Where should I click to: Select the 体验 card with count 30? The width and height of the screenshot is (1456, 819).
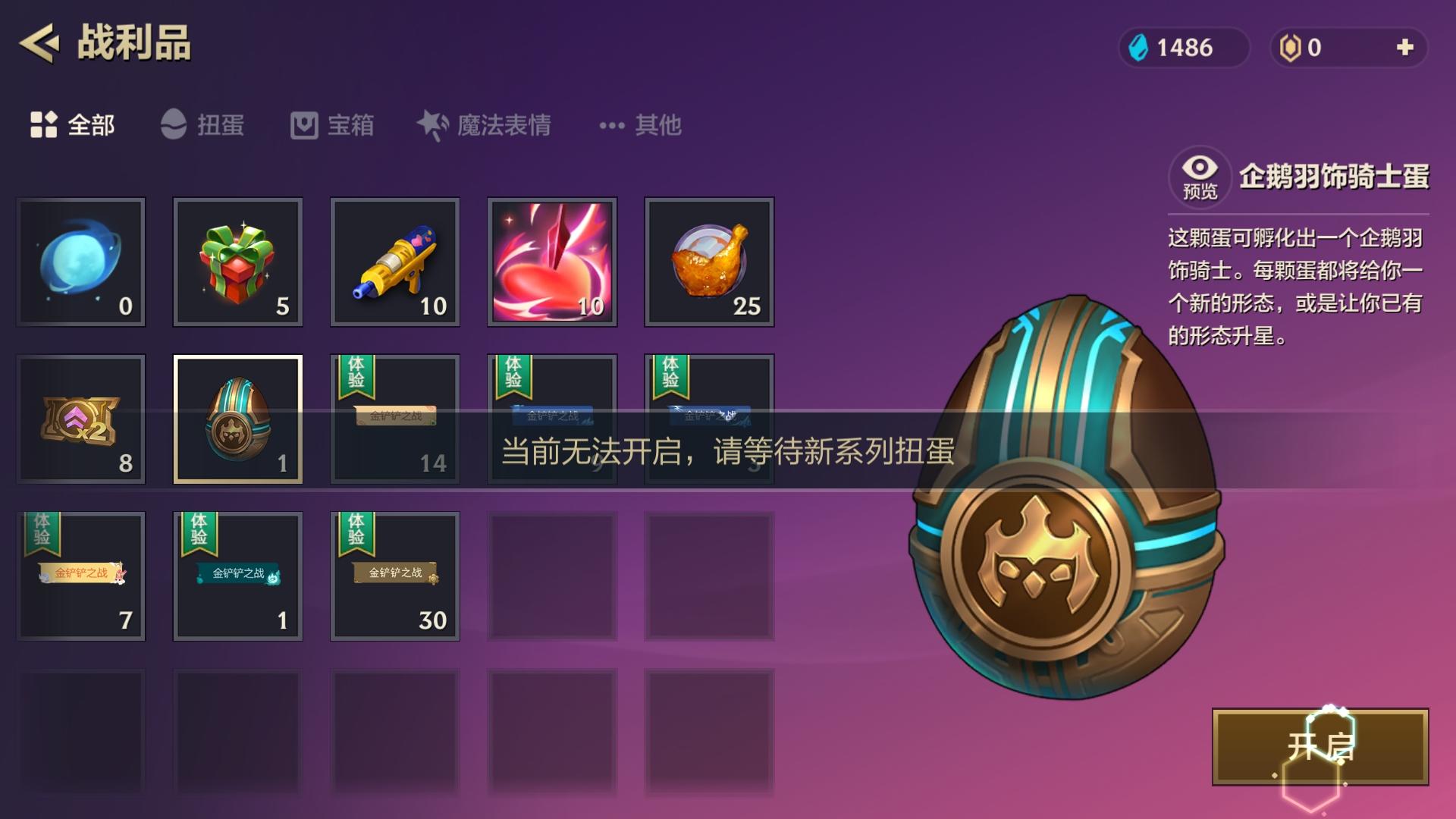394,576
